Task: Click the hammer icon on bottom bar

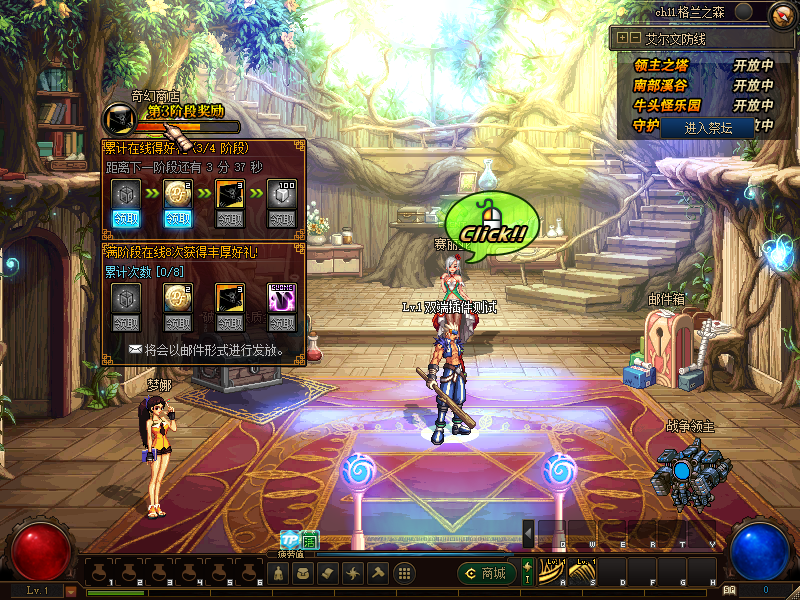Action: 378,573
